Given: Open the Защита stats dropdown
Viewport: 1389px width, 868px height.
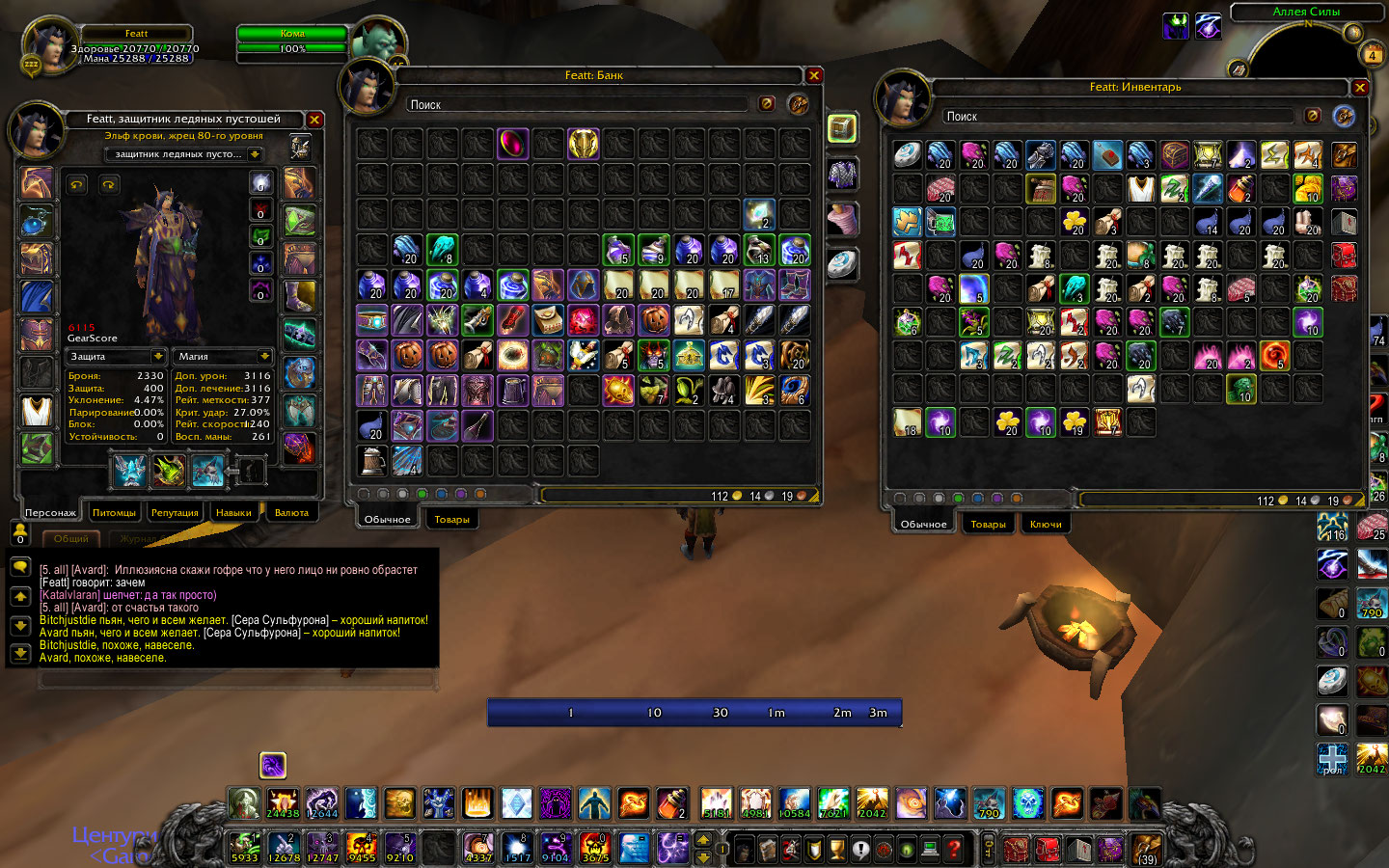Looking at the screenshot, I should coord(158,356).
